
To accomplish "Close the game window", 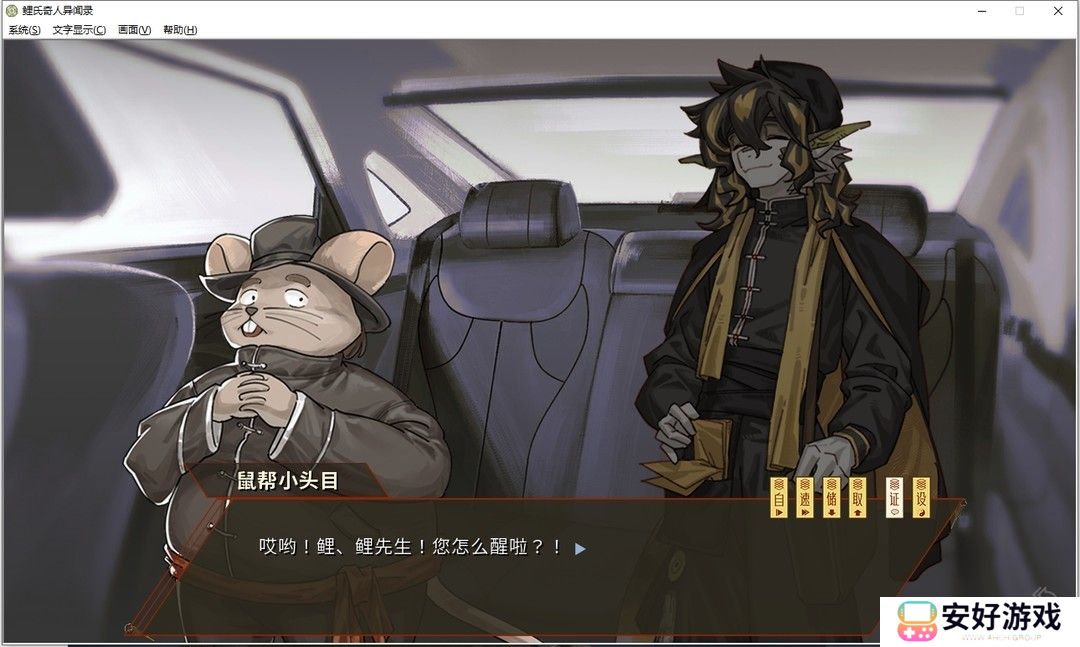I will pos(1058,11).
